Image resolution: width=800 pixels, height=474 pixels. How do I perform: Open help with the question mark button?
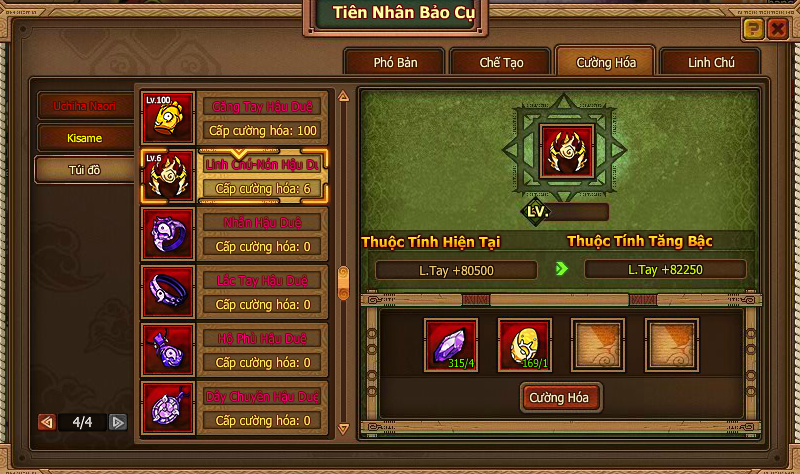[x=754, y=29]
